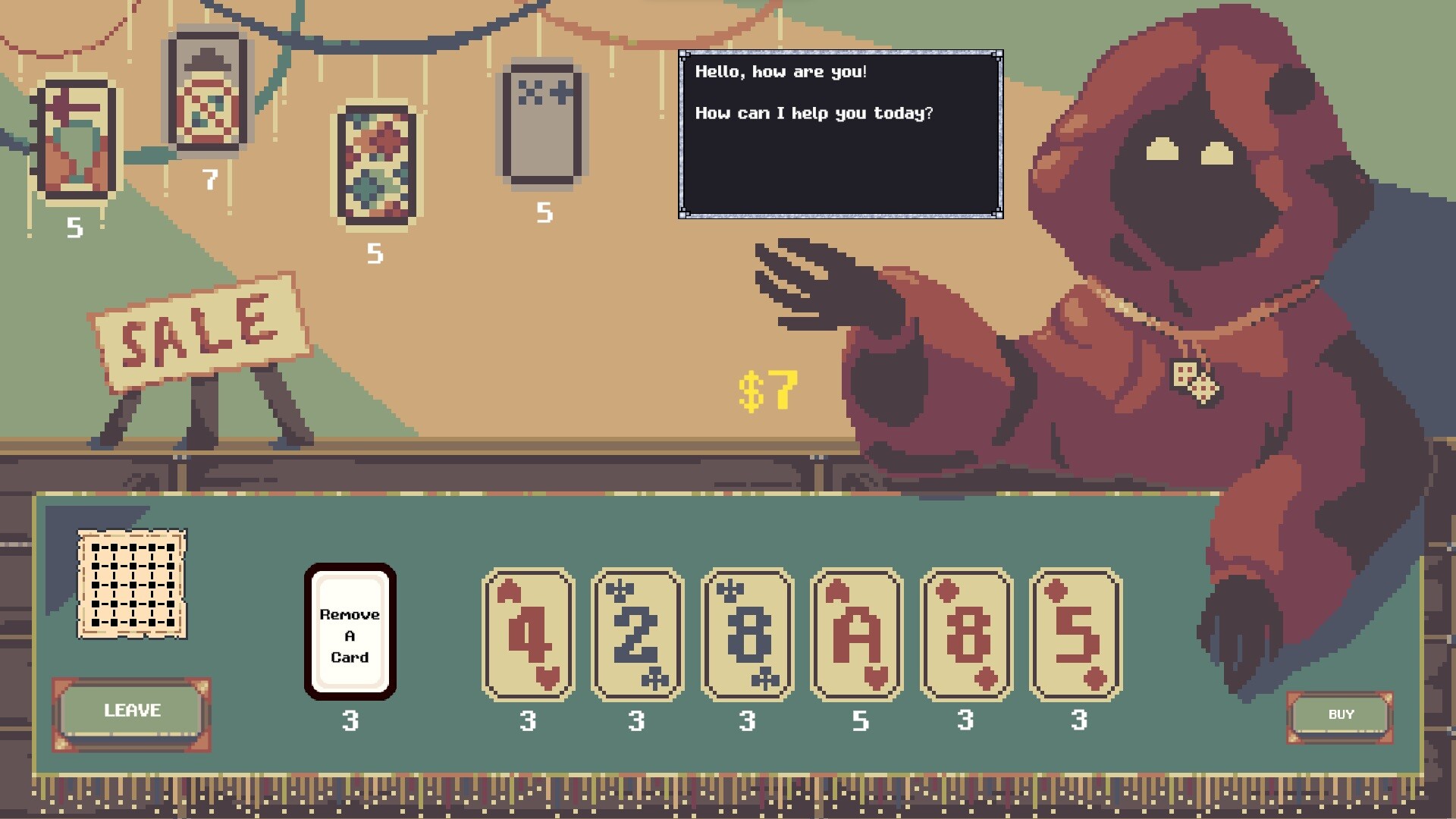Open the grid paper item in the shop tray
The image size is (1456, 819).
click(133, 582)
